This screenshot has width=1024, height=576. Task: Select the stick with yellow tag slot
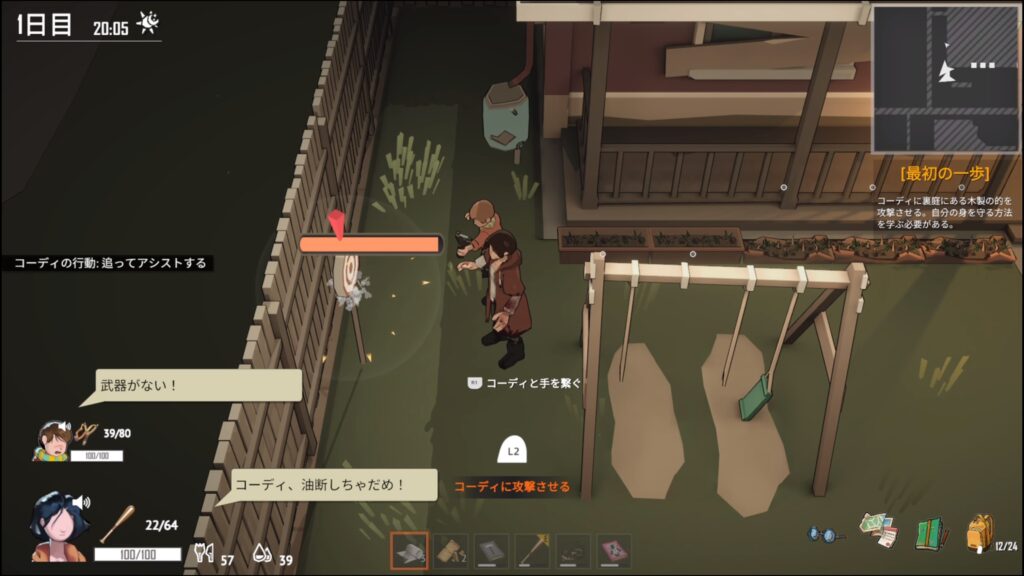point(532,551)
